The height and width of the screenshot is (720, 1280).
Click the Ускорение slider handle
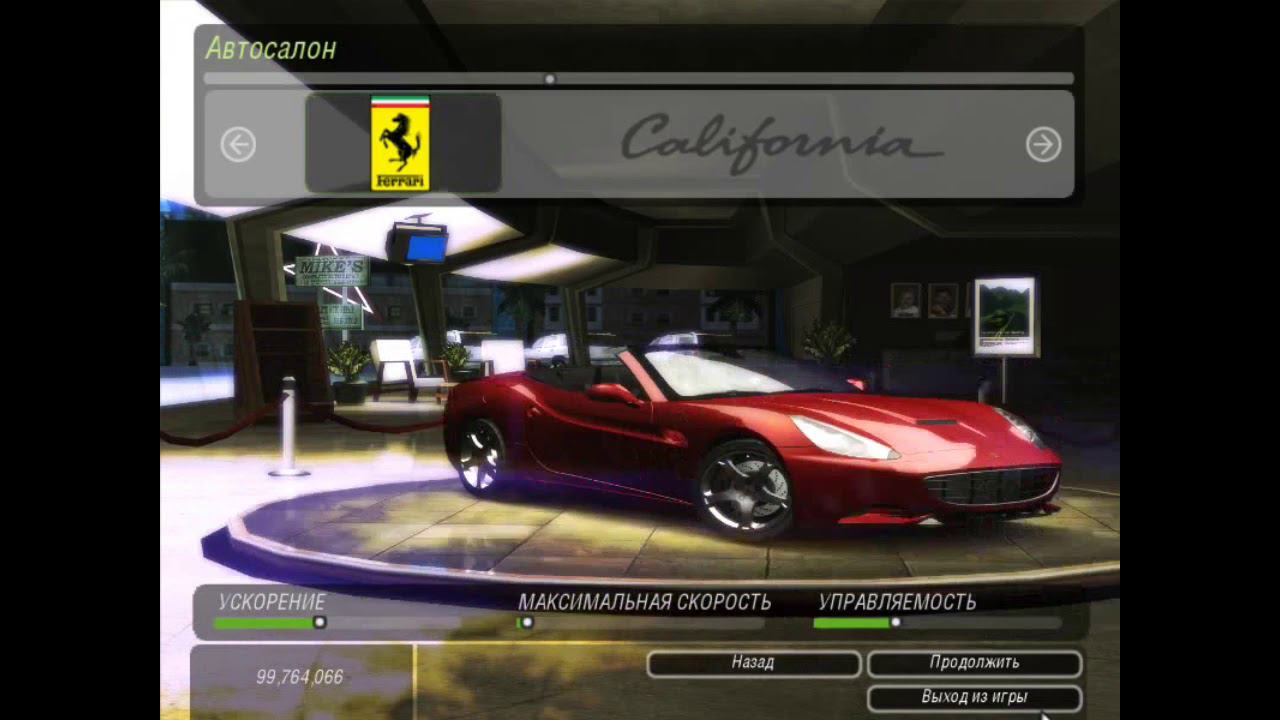coord(320,622)
